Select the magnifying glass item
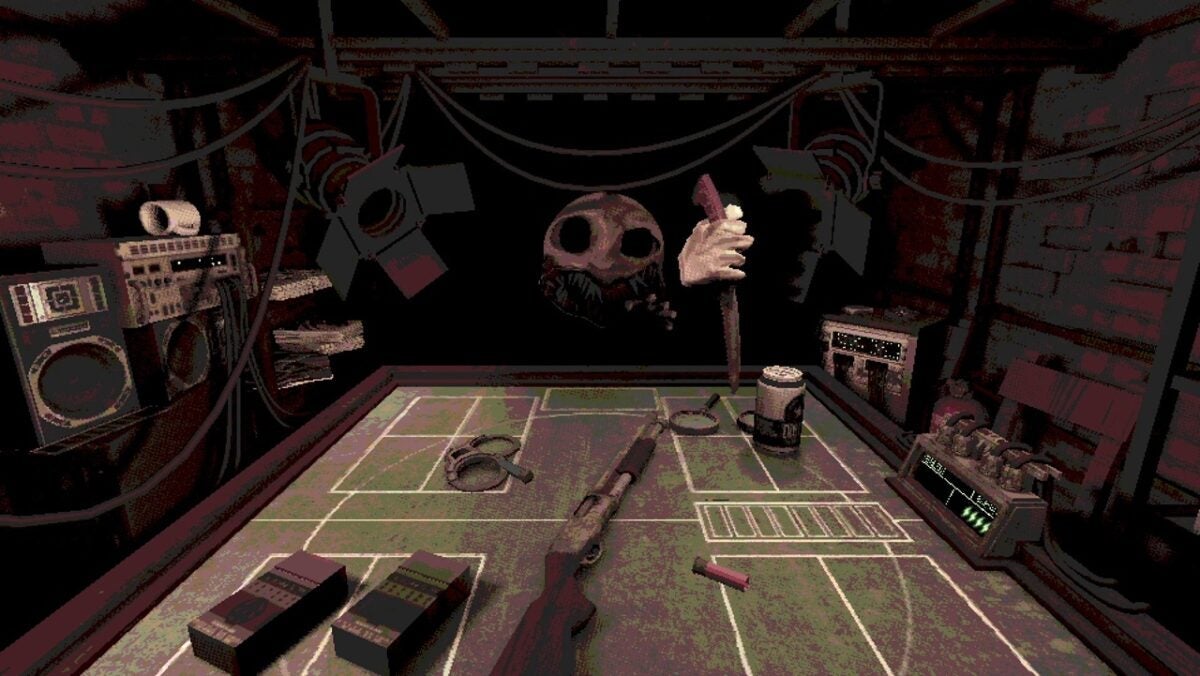The width and height of the screenshot is (1200, 676). (691, 420)
